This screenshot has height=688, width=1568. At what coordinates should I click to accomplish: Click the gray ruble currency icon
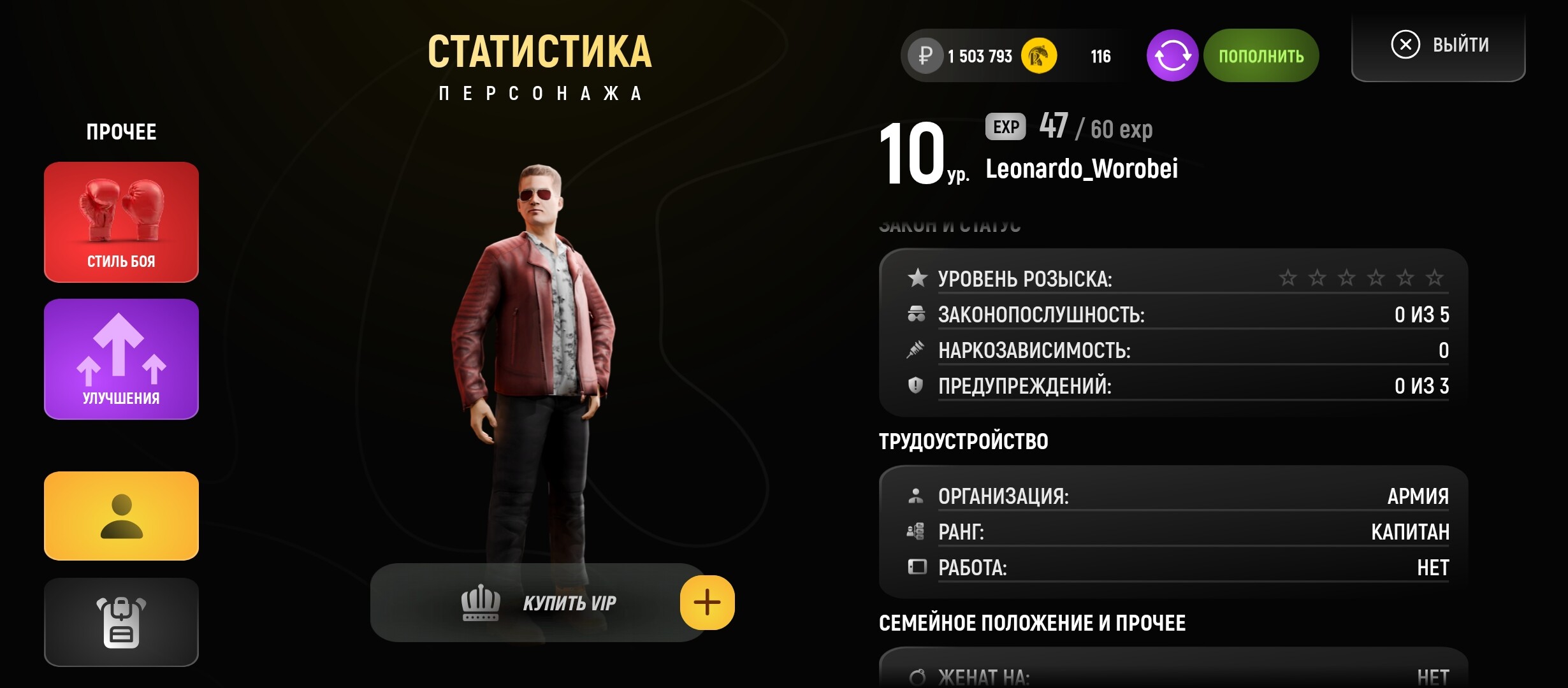click(926, 56)
